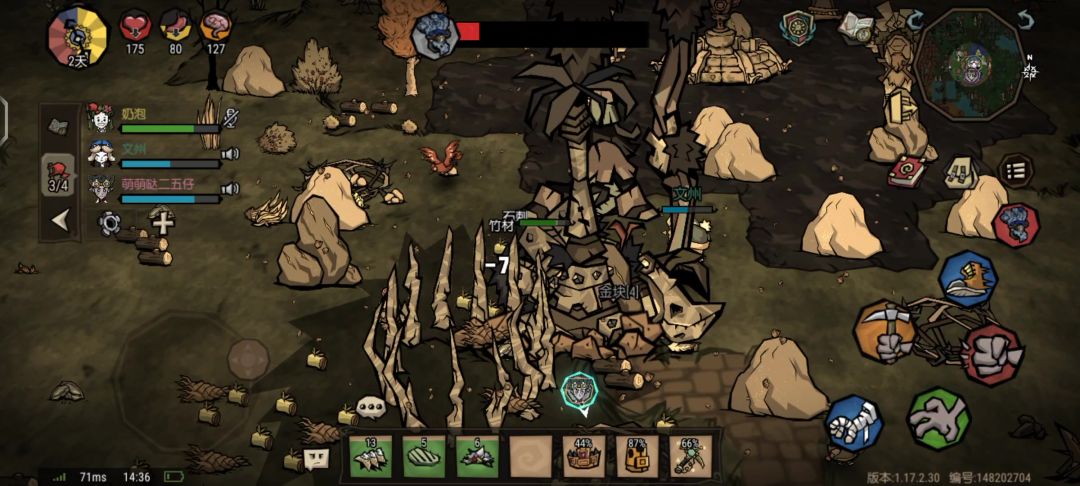Tap the green grabbing hand pickup button

click(937, 419)
